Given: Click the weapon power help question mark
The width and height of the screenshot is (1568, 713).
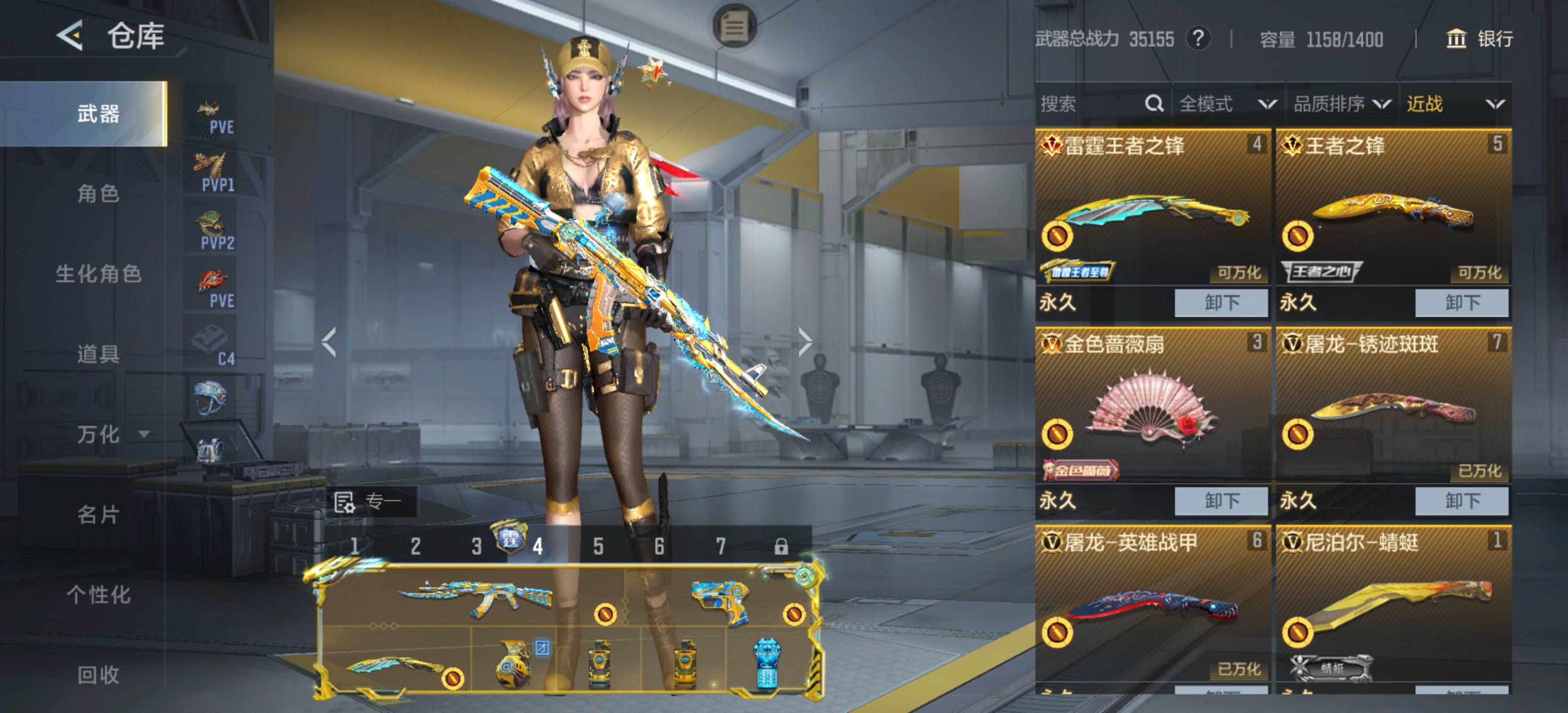Looking at the screenshot, I should (x=1197, y=39).
